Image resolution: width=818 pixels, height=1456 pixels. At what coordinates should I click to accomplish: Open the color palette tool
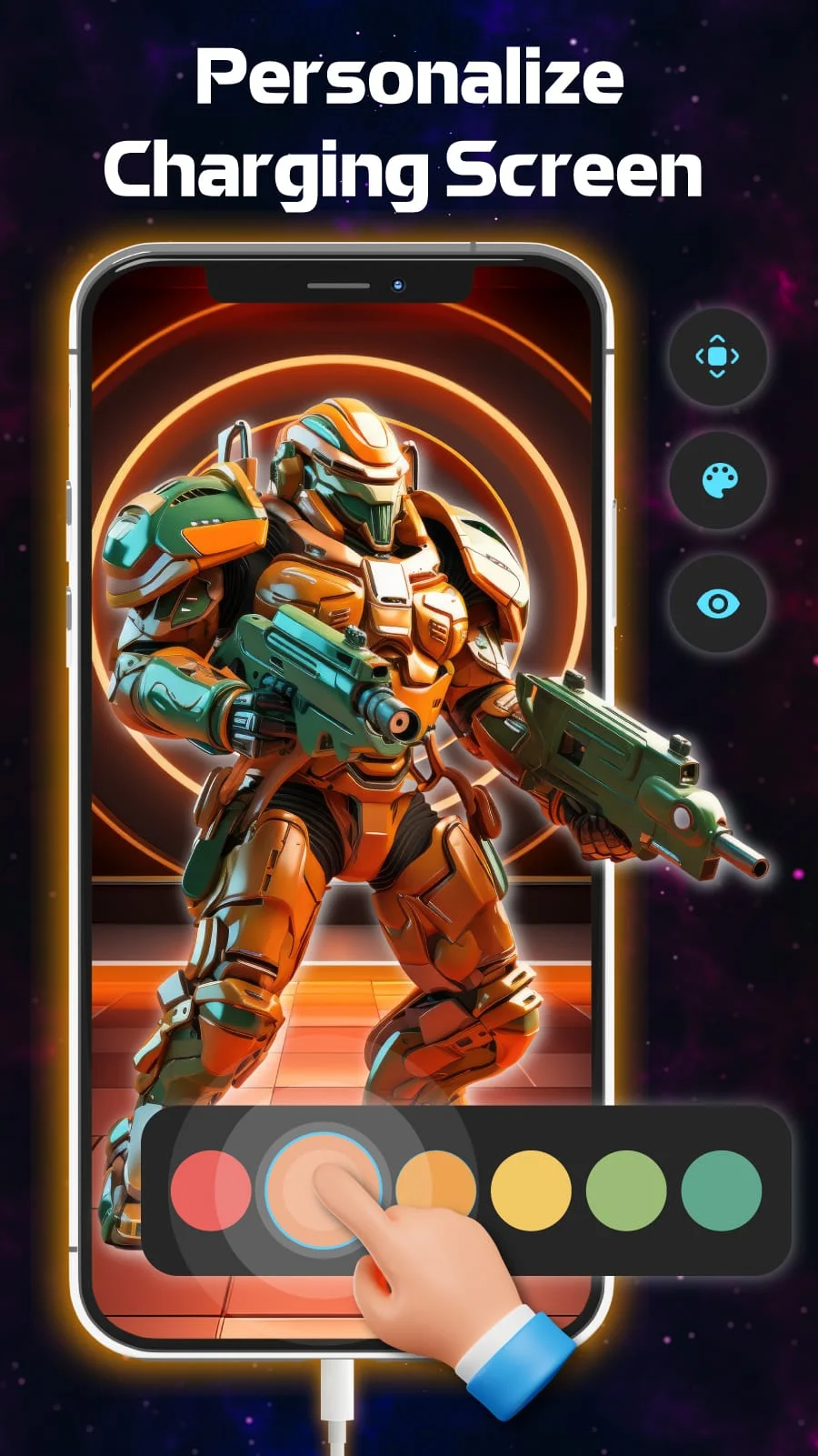[718, 480]
